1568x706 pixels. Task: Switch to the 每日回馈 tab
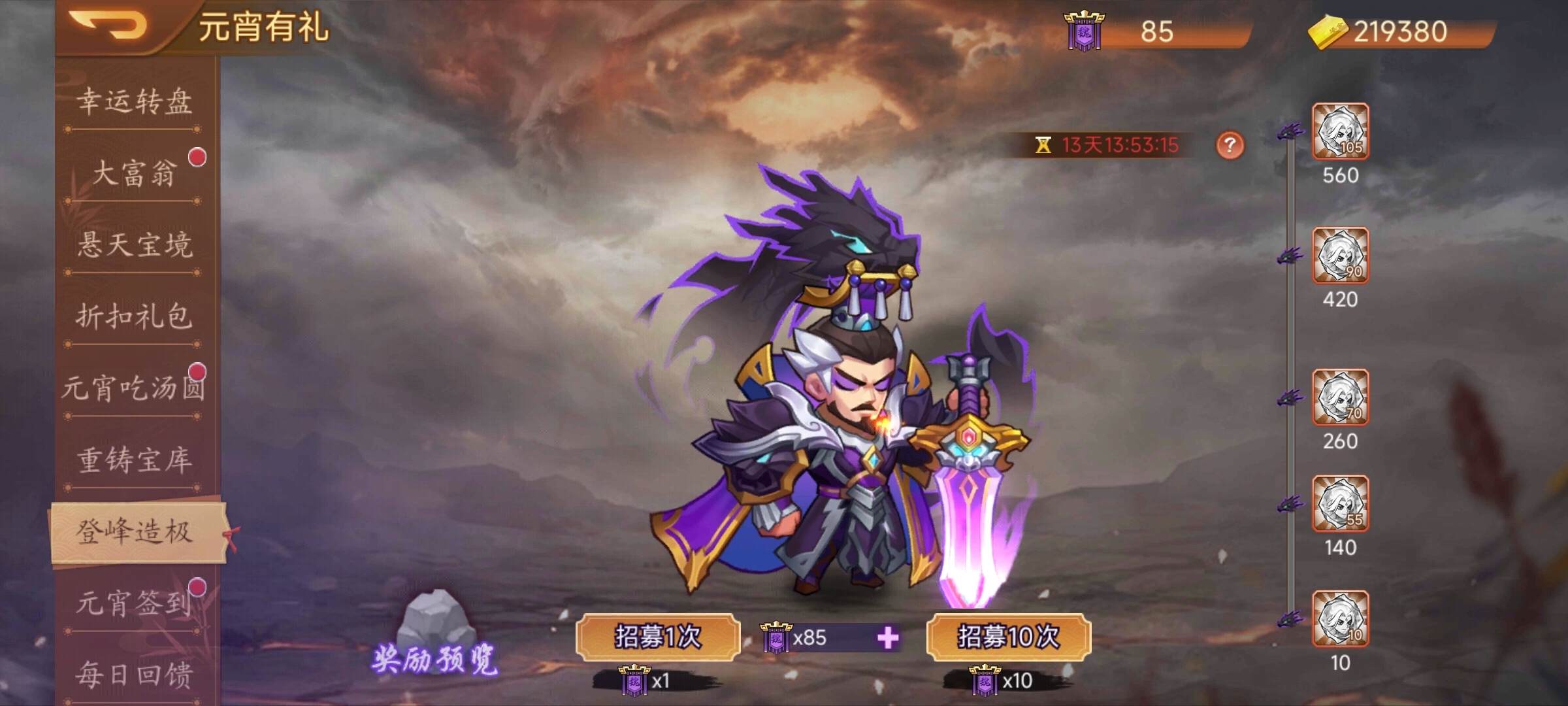(135, 675)
